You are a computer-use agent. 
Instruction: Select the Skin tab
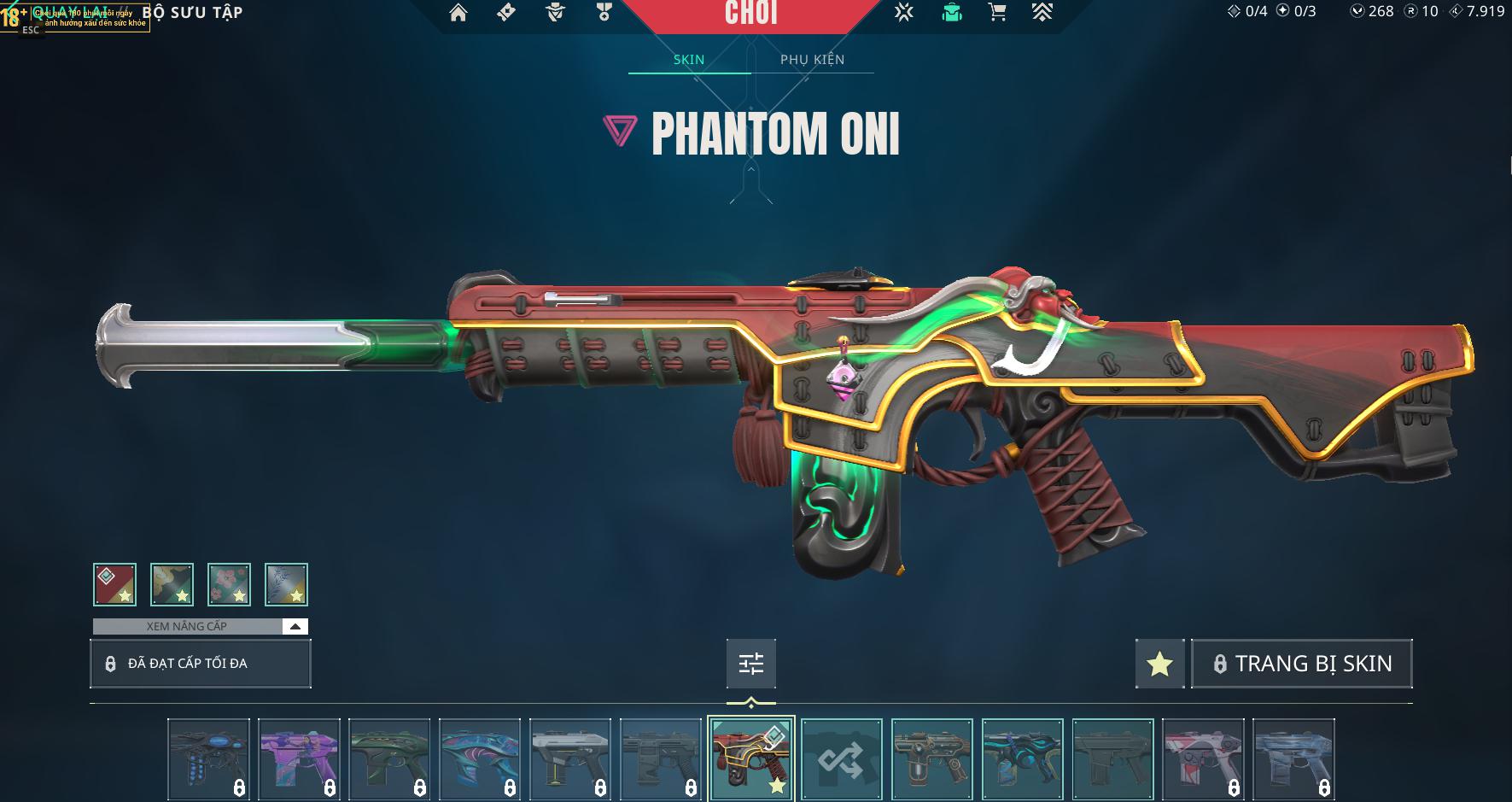[x=689, y=59]
